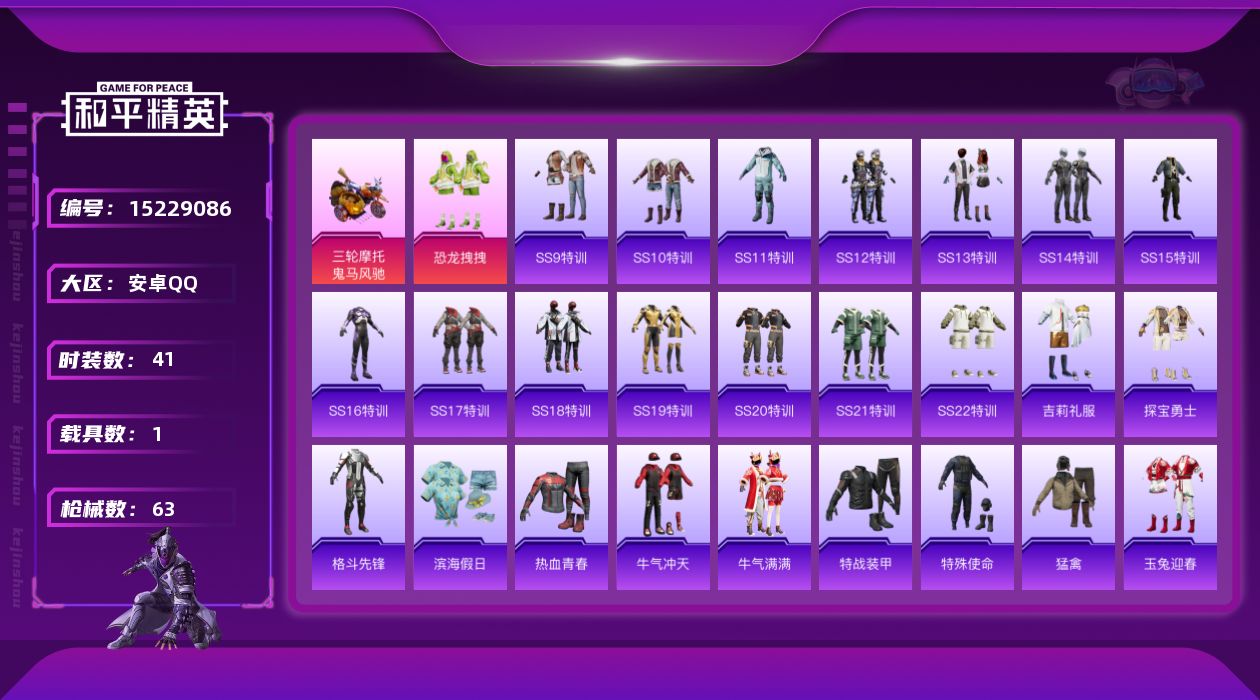Select the 吉莉礼服 outfit card
1260x700 pixels.
click(x=1068, y=364)
